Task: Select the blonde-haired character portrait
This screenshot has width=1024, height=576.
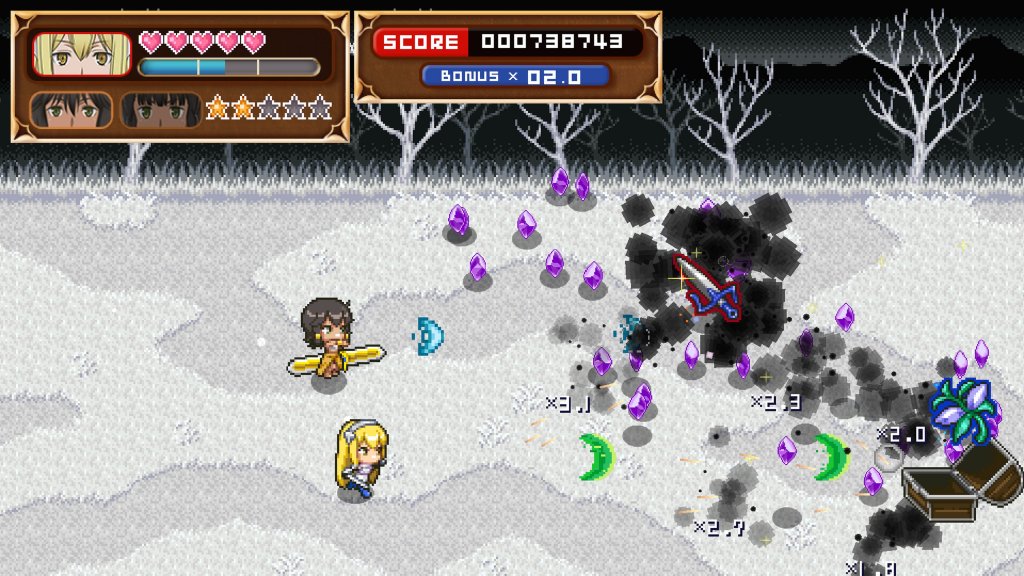Action: click(82, 55)
